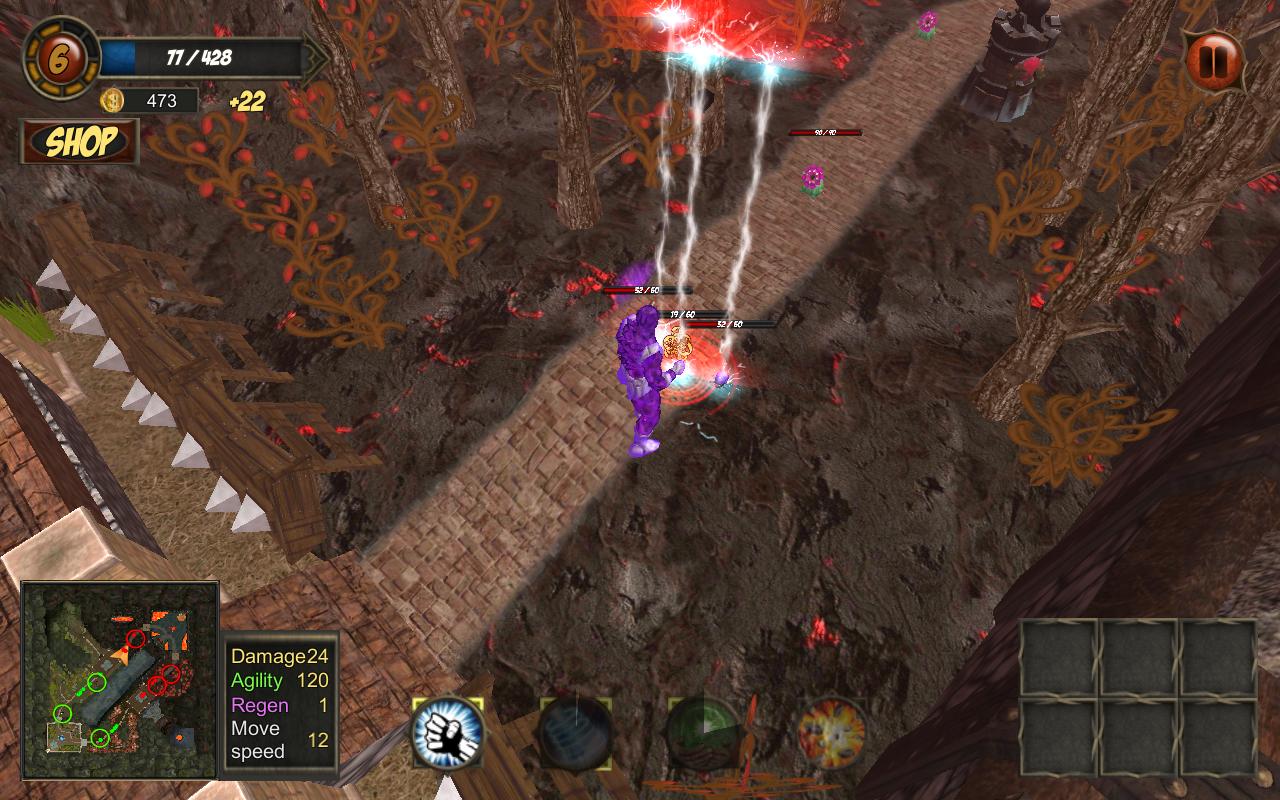Viewport: 1280px width, 800px height.
Task: Pause the game
Action: 1215,61
